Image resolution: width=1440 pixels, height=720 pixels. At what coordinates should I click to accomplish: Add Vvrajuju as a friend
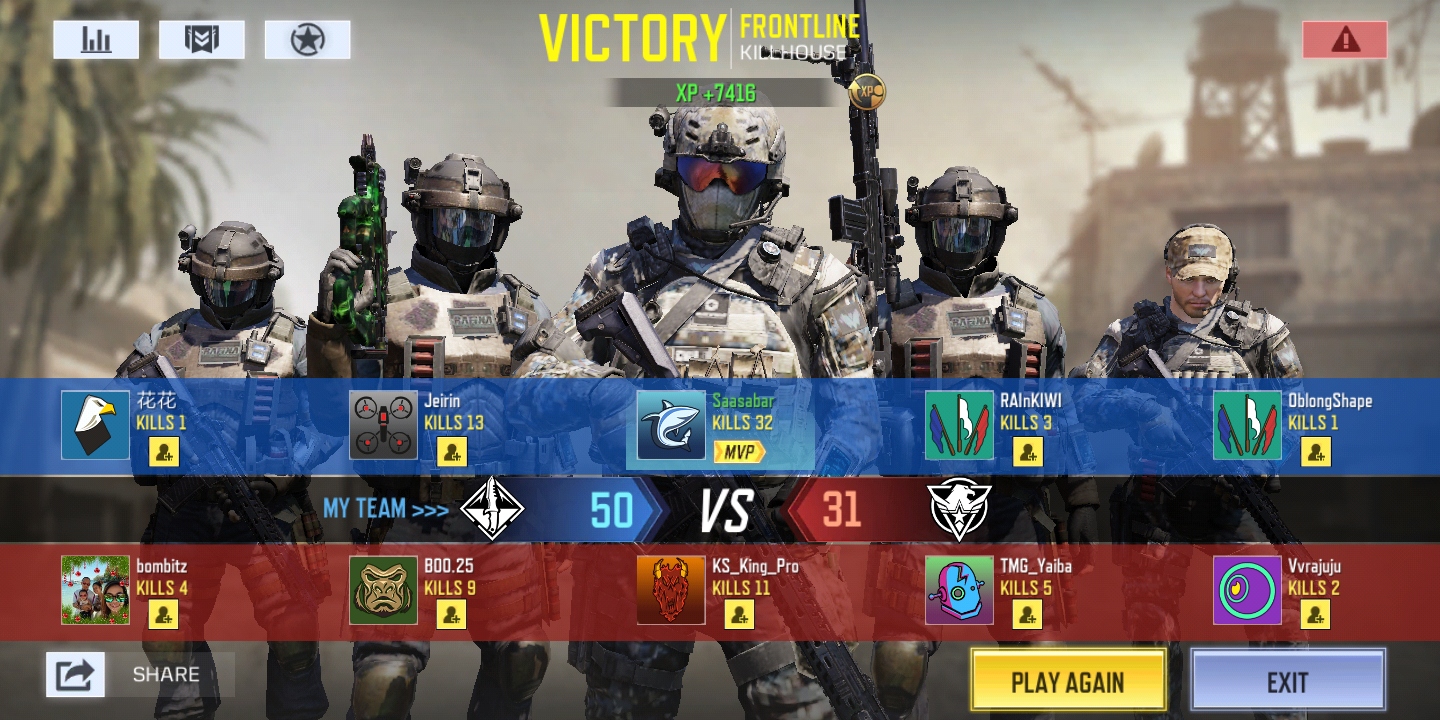tap(1316, 615)
